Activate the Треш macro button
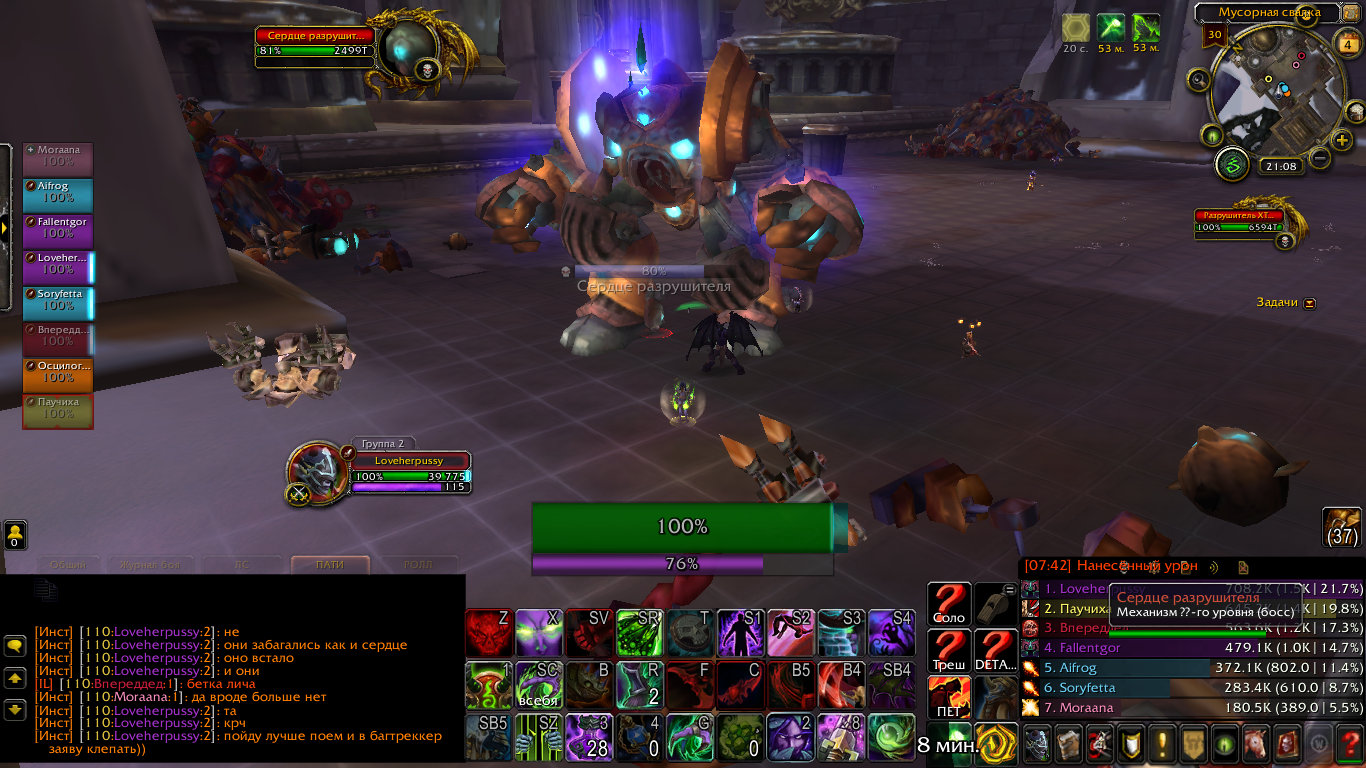This screenshot has height=768, width=1366. point(948,652)
